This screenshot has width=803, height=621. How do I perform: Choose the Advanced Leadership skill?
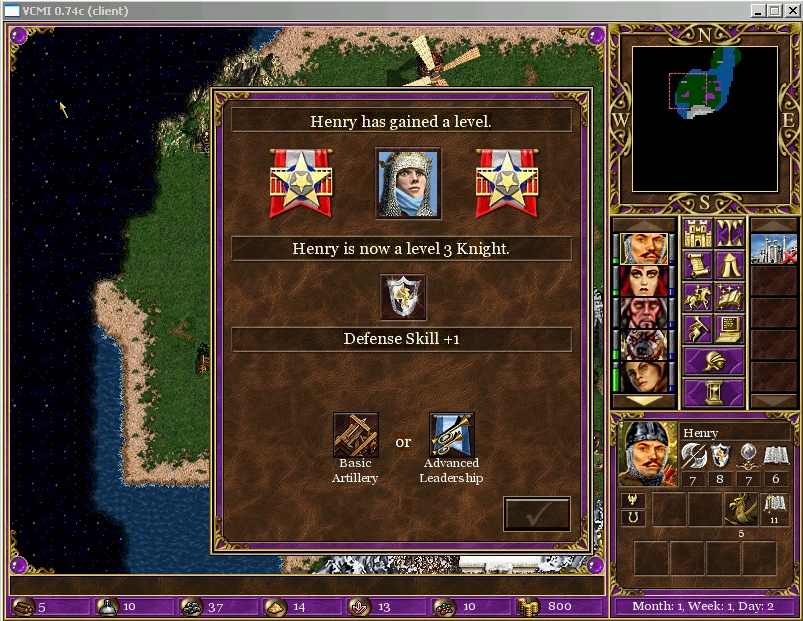pos(451,435)
